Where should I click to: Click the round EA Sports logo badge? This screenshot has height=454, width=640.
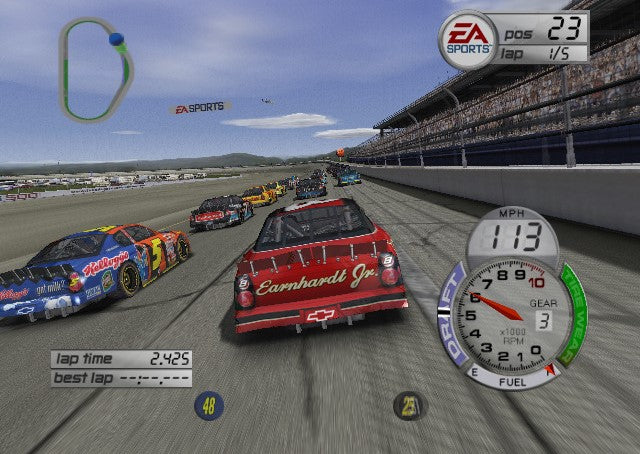(468, 40)
